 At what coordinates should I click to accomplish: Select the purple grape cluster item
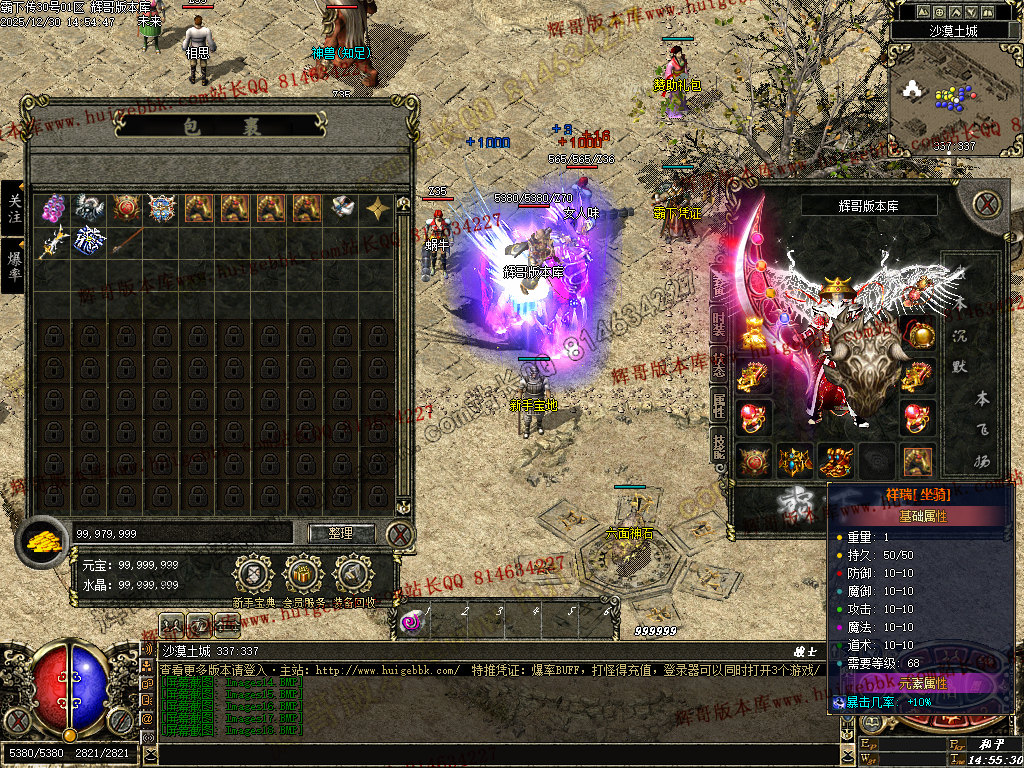click(x=54, y=208)
